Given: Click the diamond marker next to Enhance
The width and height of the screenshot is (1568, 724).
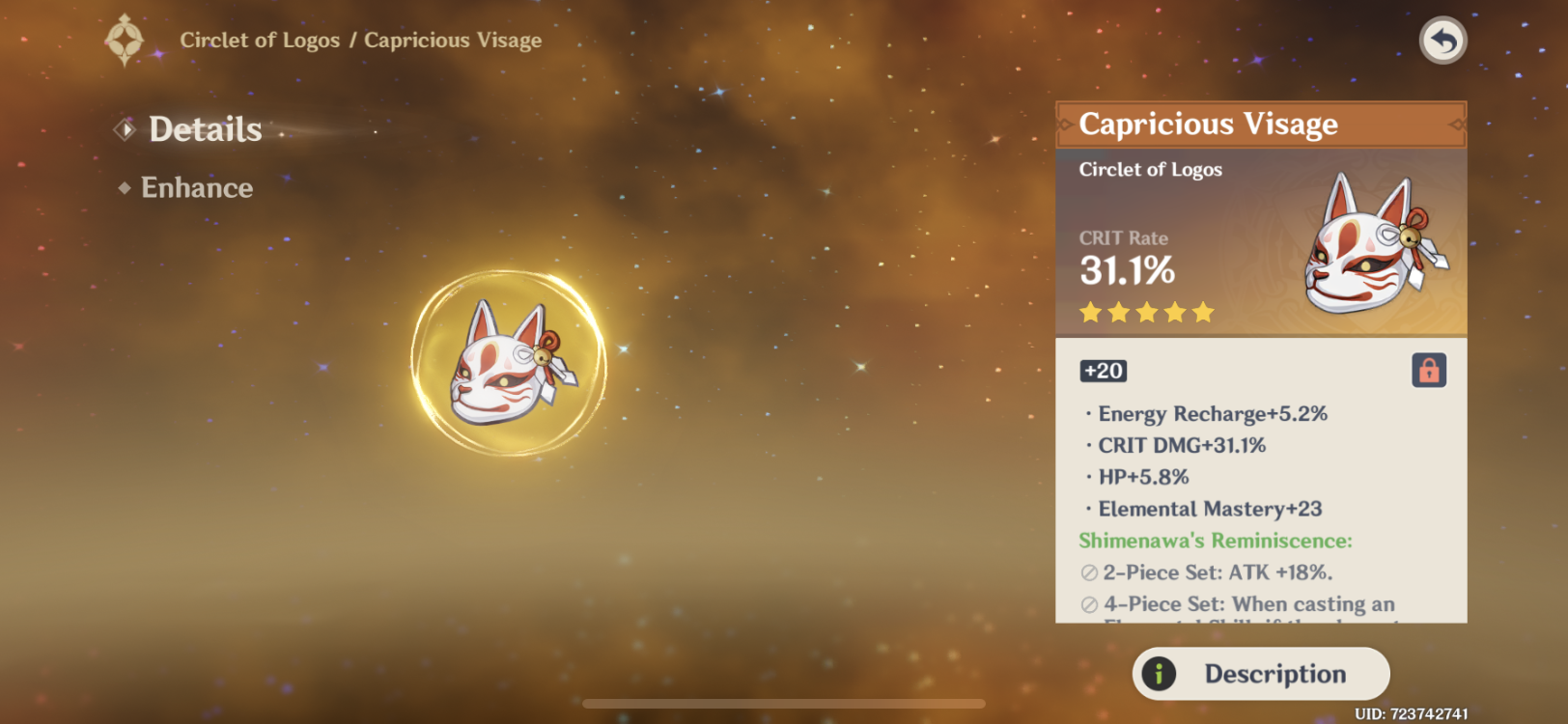Looking at the screenshot, I should click(124, 188).
